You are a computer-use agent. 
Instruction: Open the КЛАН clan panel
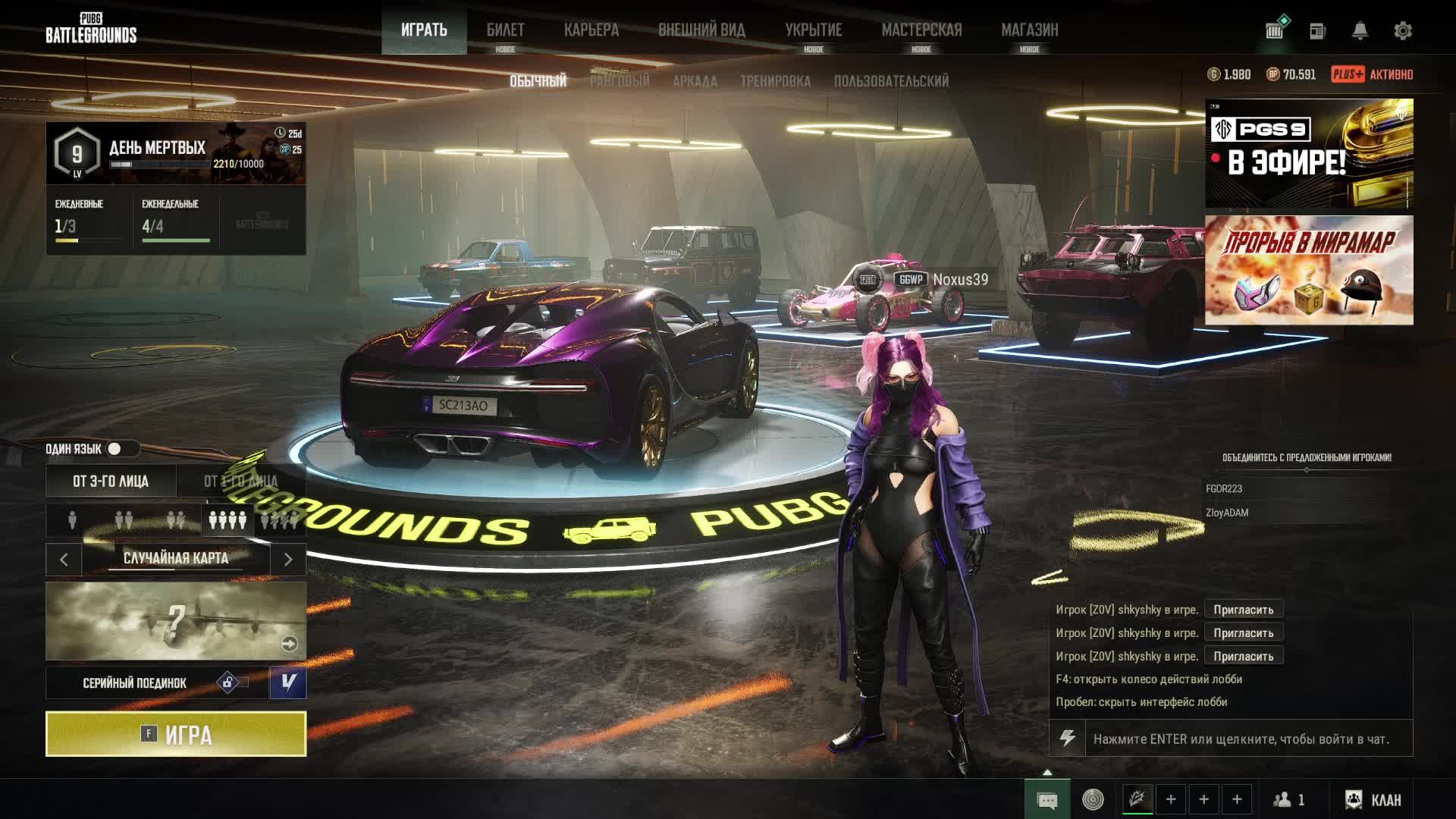tap(1373, 800)
